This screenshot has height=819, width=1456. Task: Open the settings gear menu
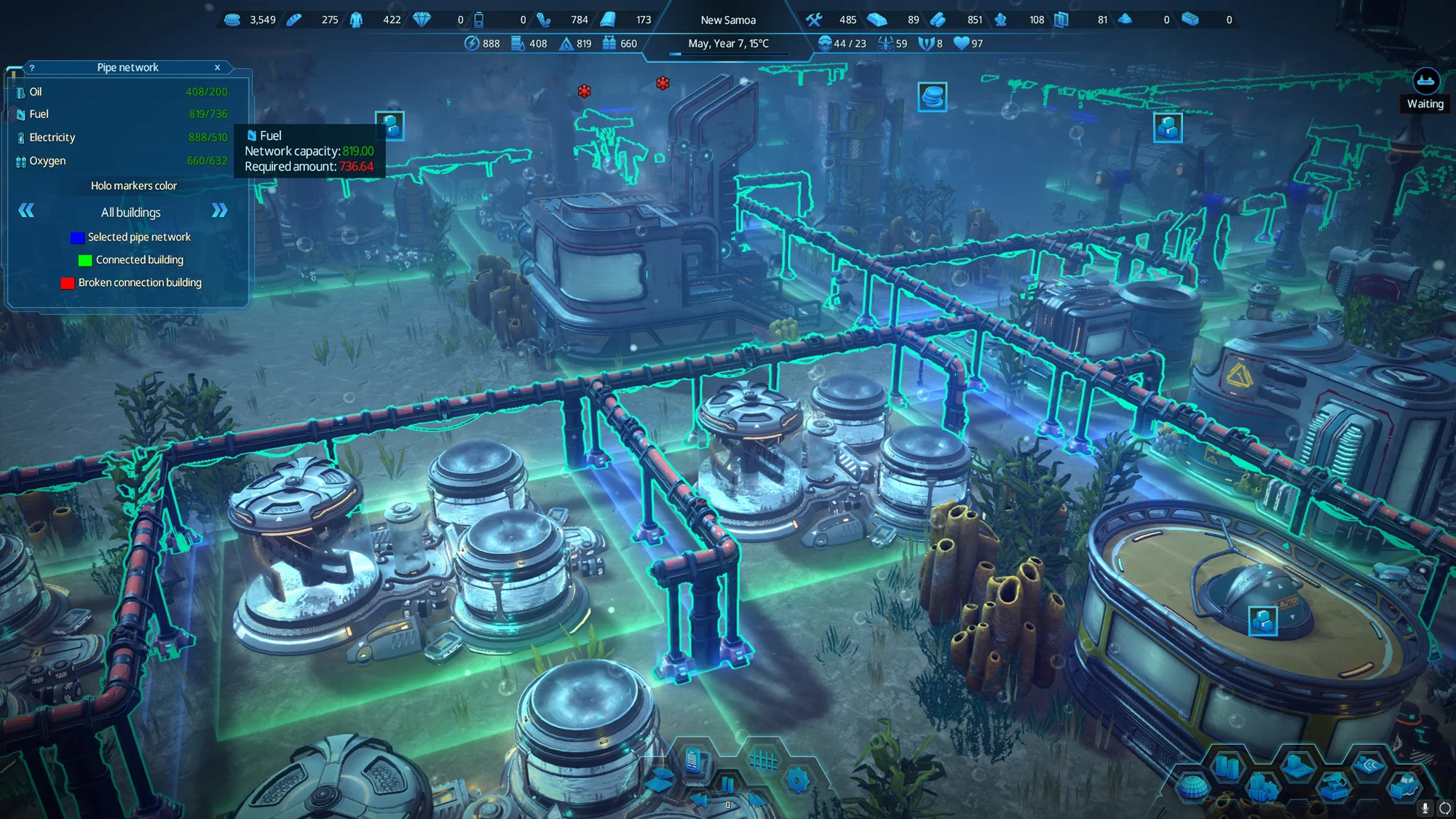[797, 780]
